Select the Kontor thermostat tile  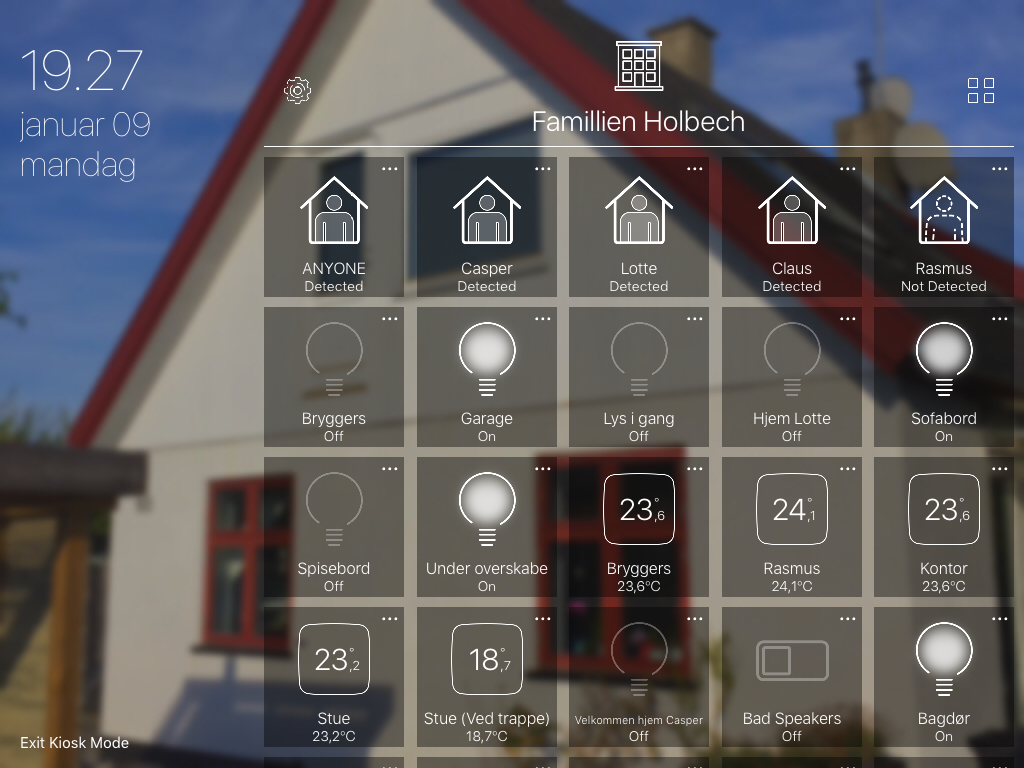(x=944, y=526)
